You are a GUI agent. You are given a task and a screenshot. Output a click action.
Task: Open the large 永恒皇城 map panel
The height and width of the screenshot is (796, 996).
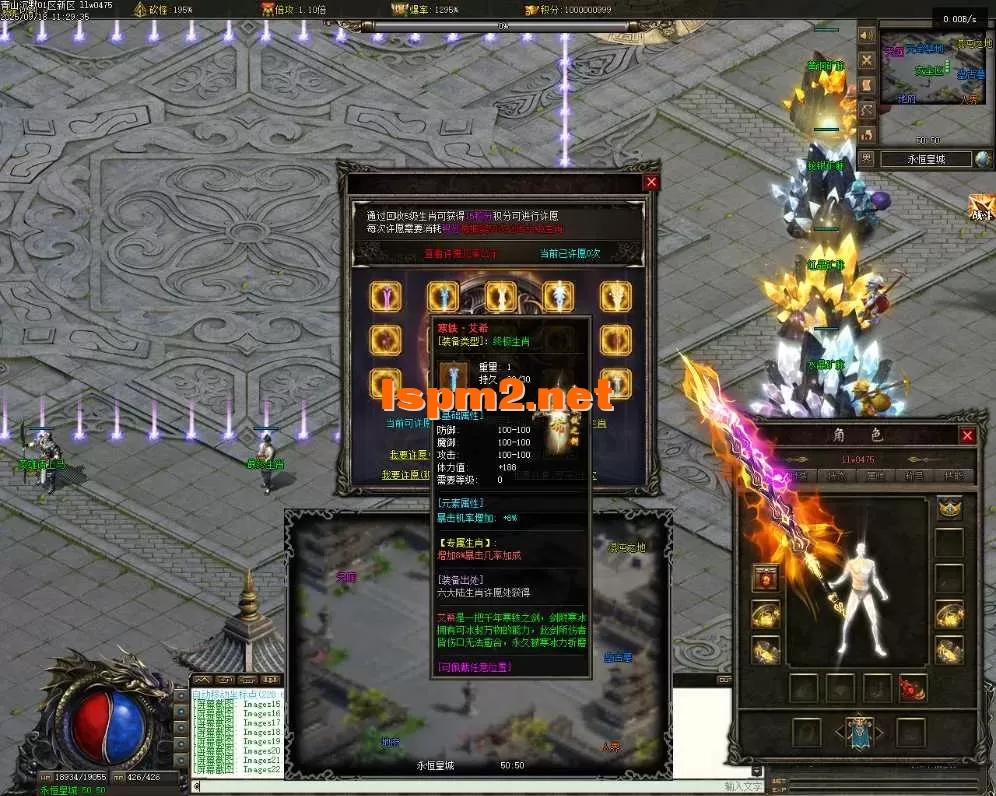[478, 640]
